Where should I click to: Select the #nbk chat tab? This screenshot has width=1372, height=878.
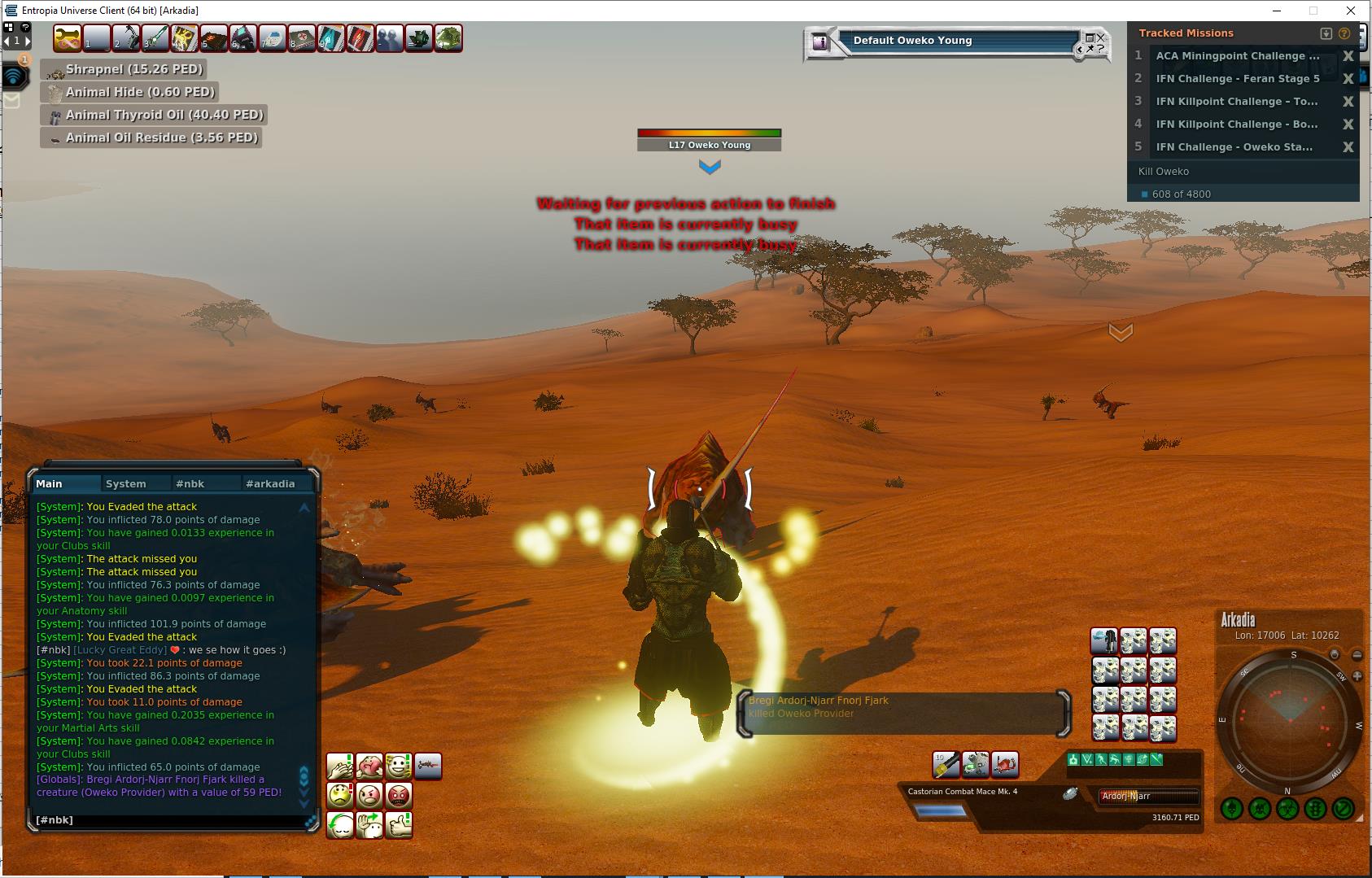[x=190, y=483]
